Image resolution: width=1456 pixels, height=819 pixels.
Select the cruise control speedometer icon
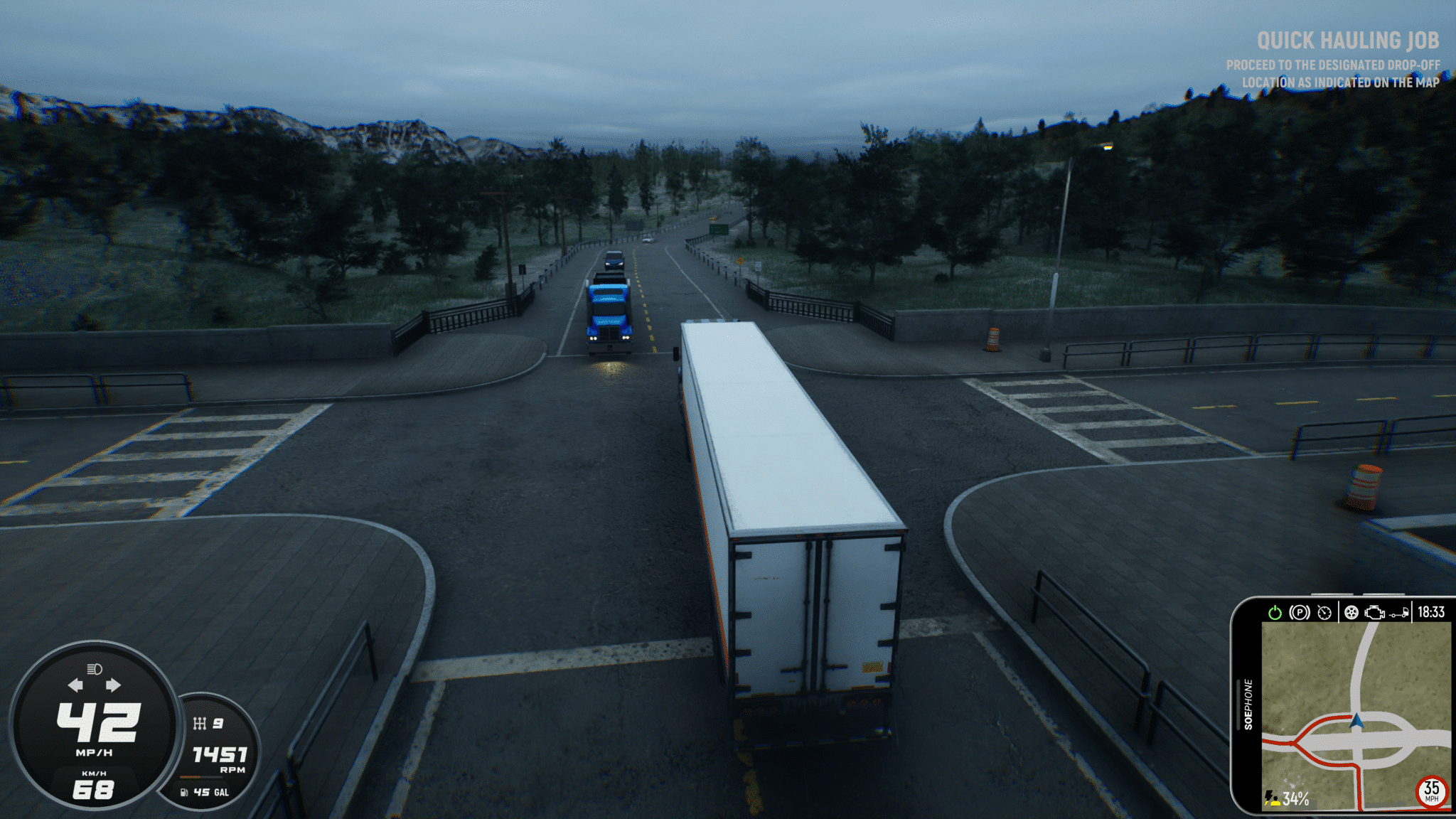pyautogui.click(x=1324, y=613)
